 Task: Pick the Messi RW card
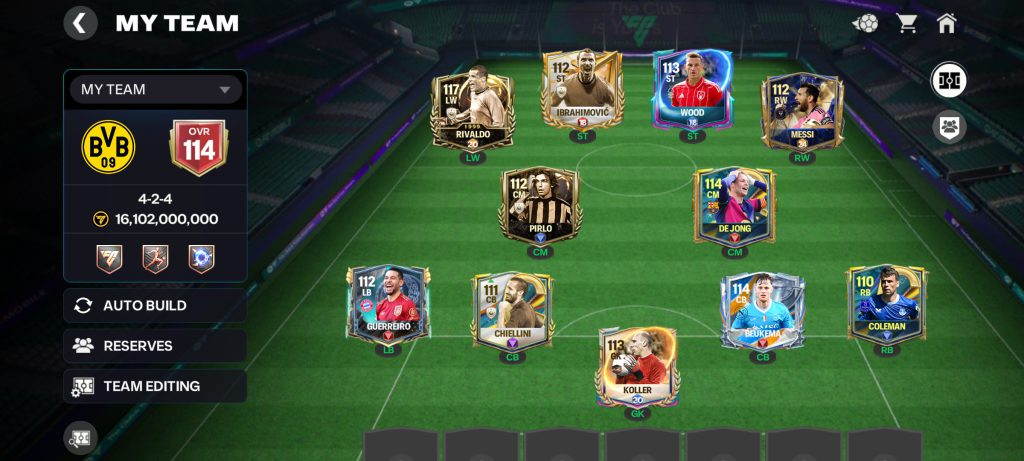(802, 110)
